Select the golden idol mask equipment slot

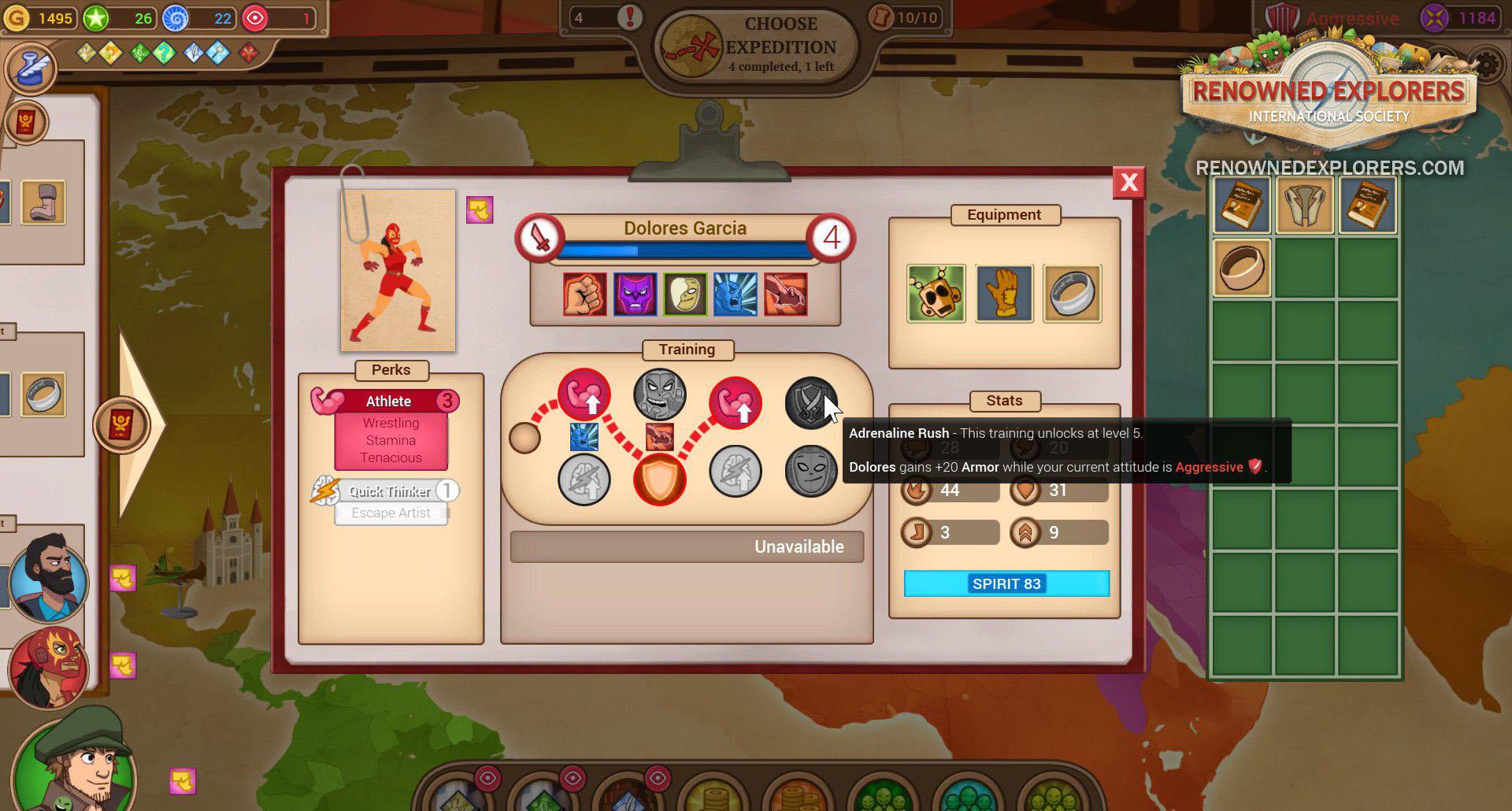(936, 294)
